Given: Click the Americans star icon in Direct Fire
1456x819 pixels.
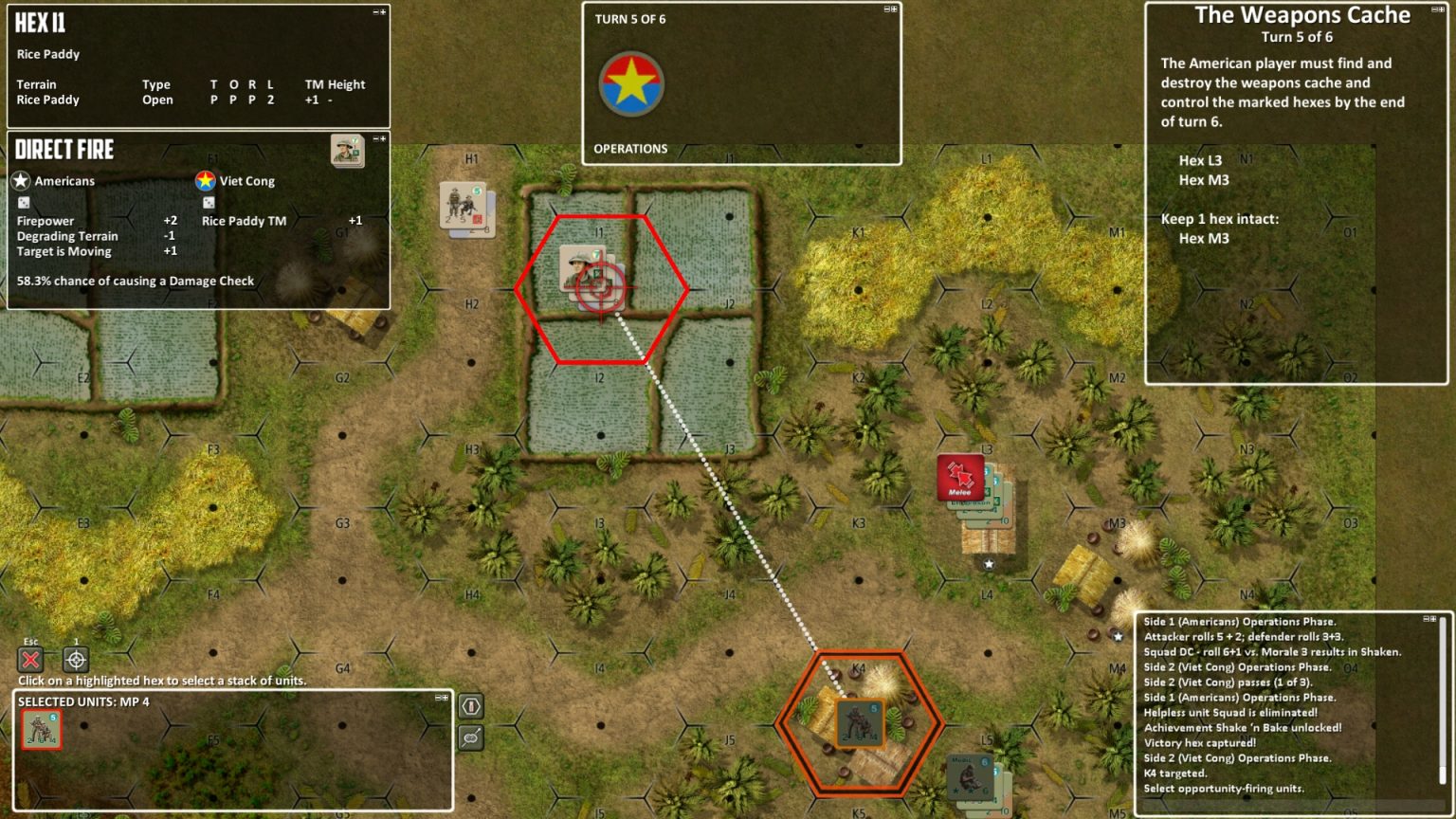Looking at the screenshot, I should (x=21, y=181).
